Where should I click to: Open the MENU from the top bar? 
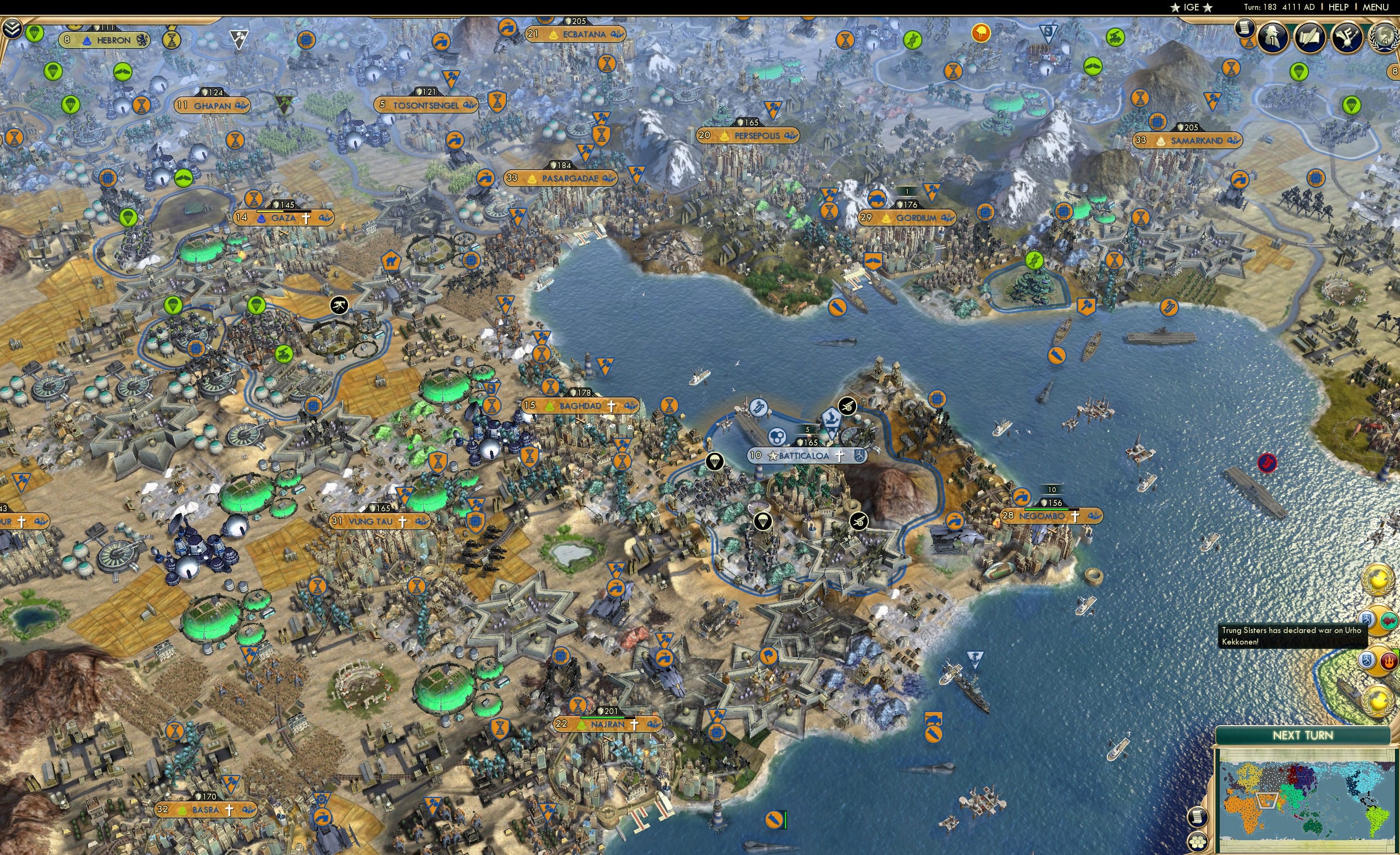point(1374,7)
